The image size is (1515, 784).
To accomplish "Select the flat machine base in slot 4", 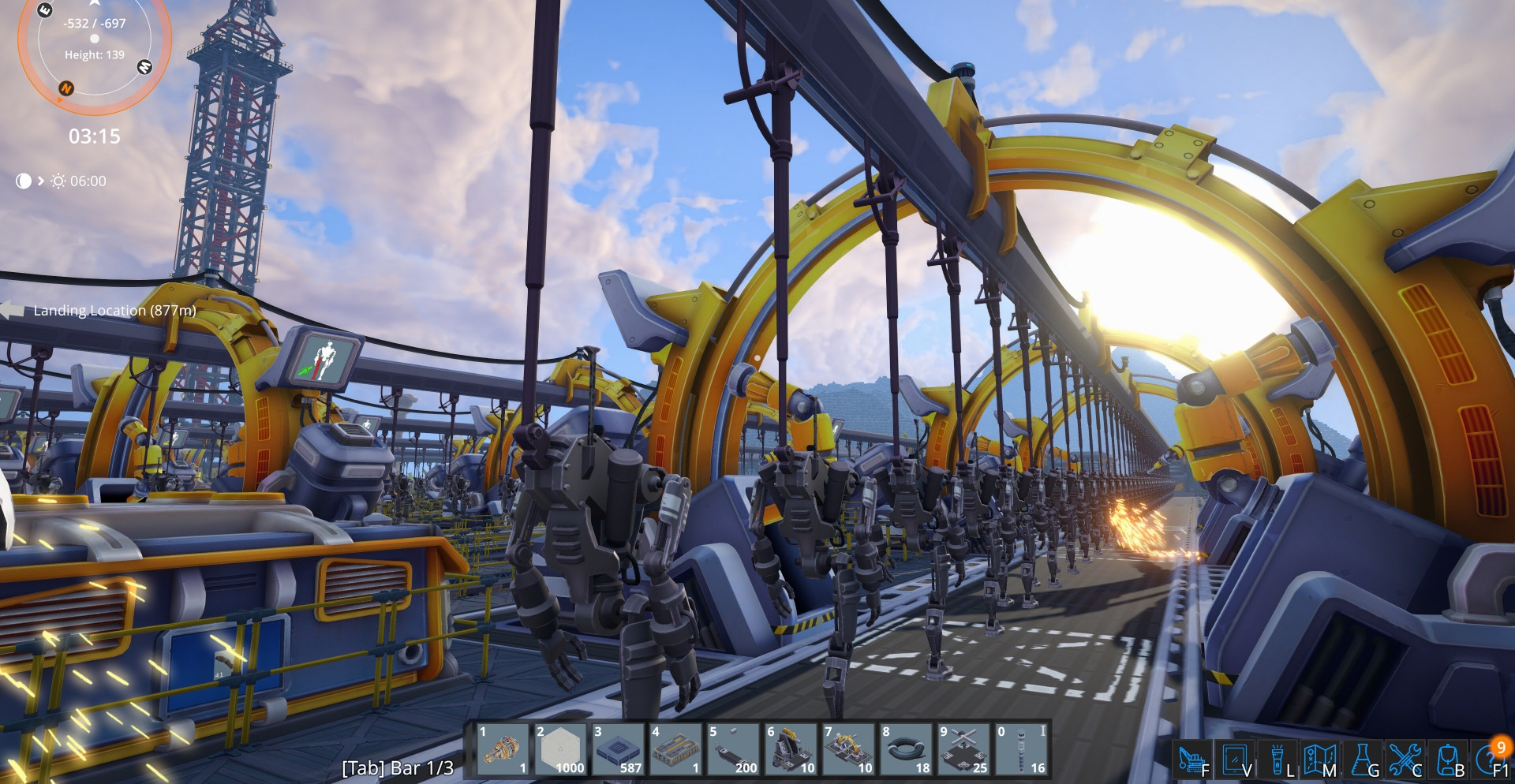I will tap(675, 750).
